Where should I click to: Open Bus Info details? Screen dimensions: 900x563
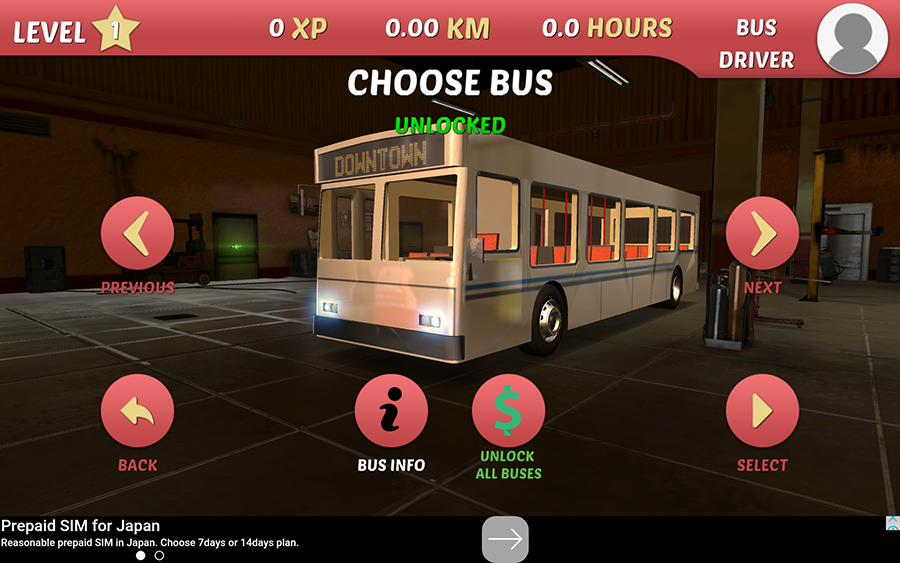391,411
